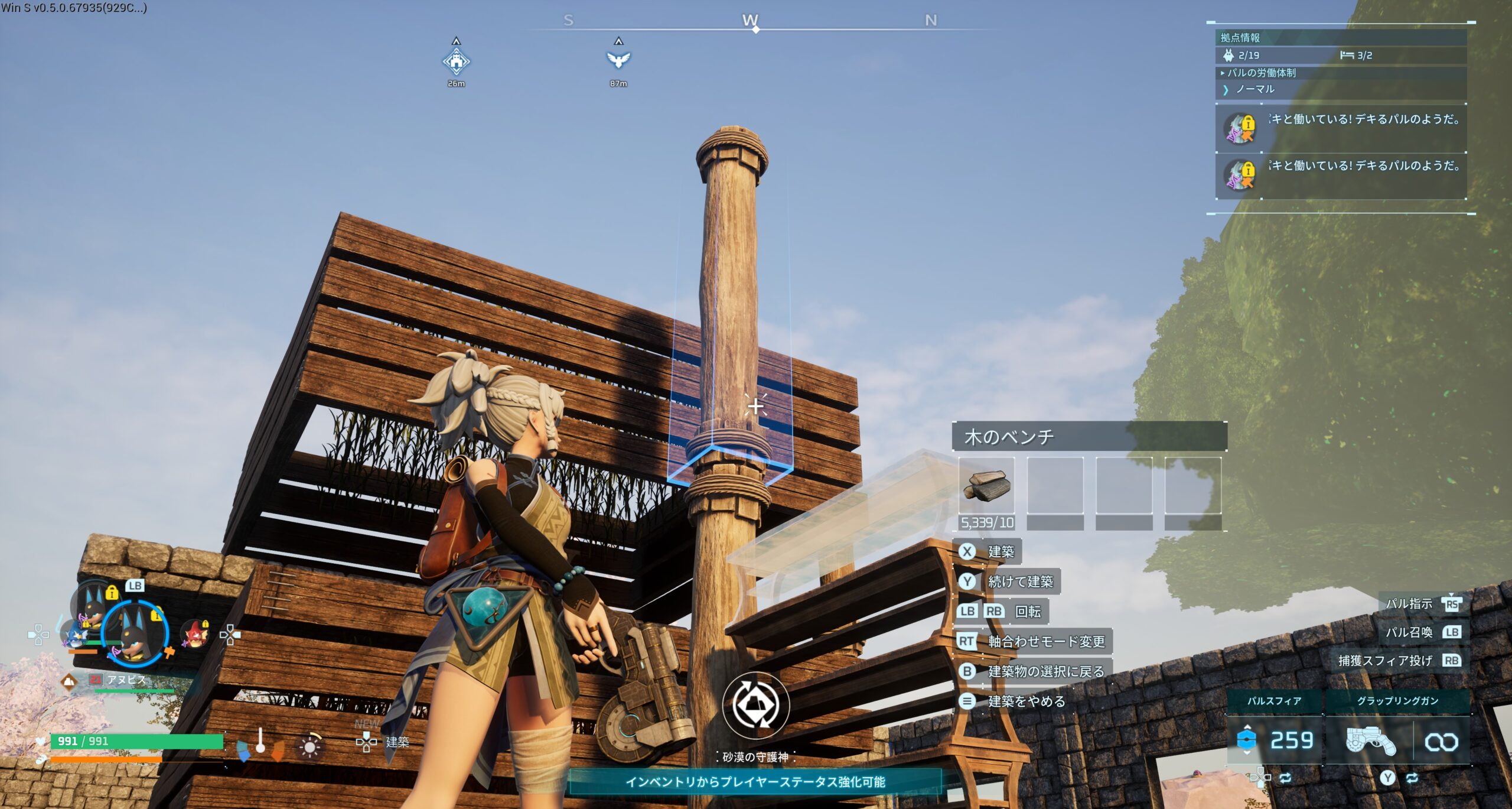Pick the blue penguin Pal in the party wheel

click(76, 635)
